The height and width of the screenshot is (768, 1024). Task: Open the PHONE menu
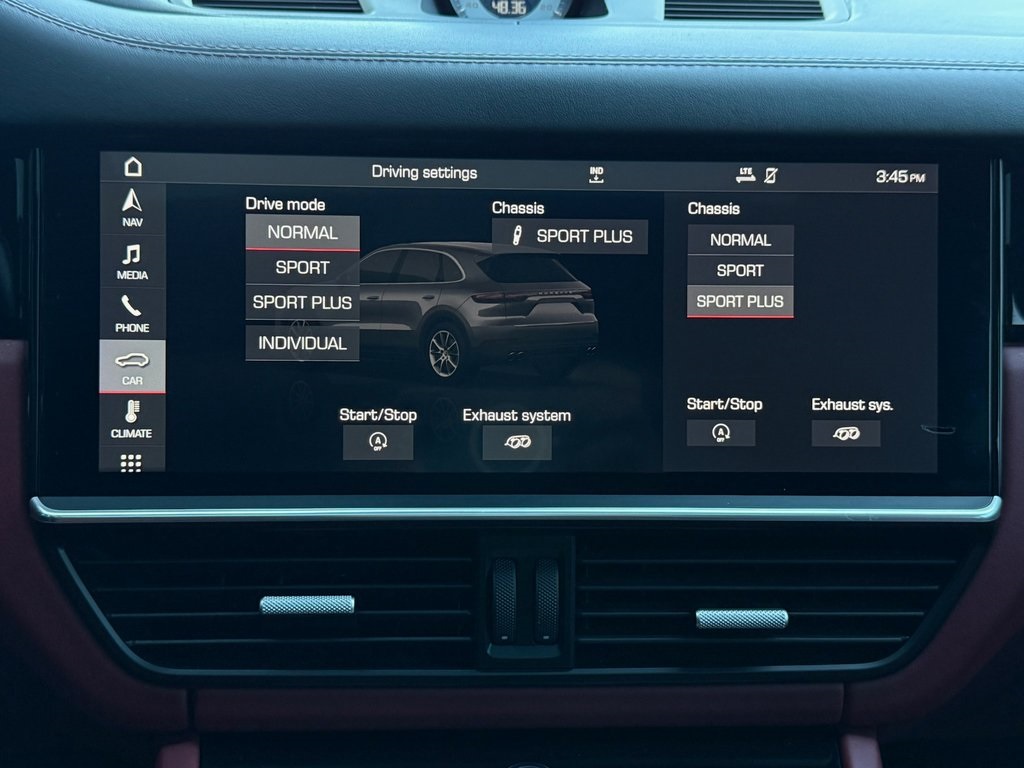tap(132, 314)
